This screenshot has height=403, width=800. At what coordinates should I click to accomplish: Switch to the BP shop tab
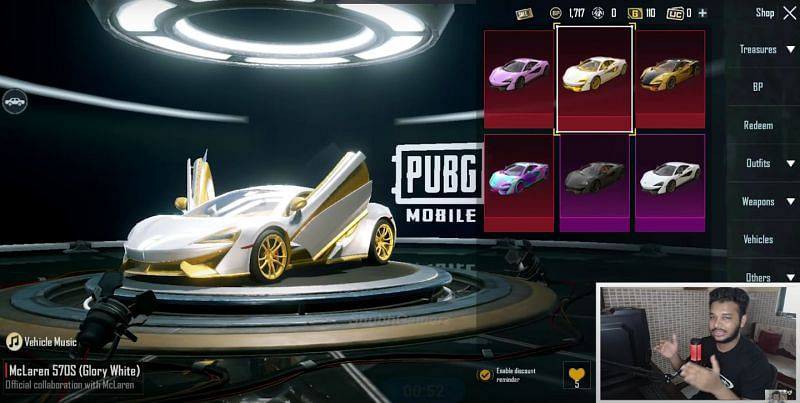(758, 87)
